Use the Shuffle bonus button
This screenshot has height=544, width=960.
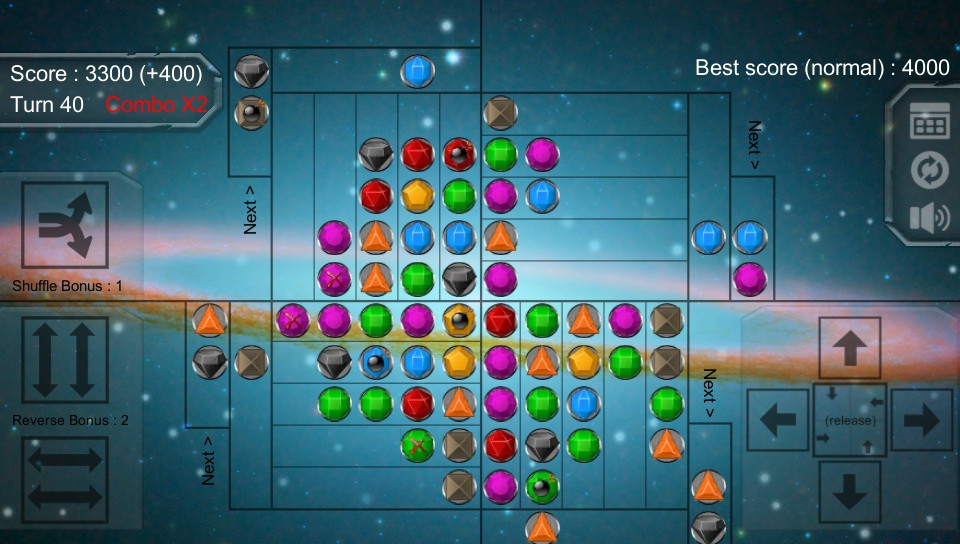[64, 225]
